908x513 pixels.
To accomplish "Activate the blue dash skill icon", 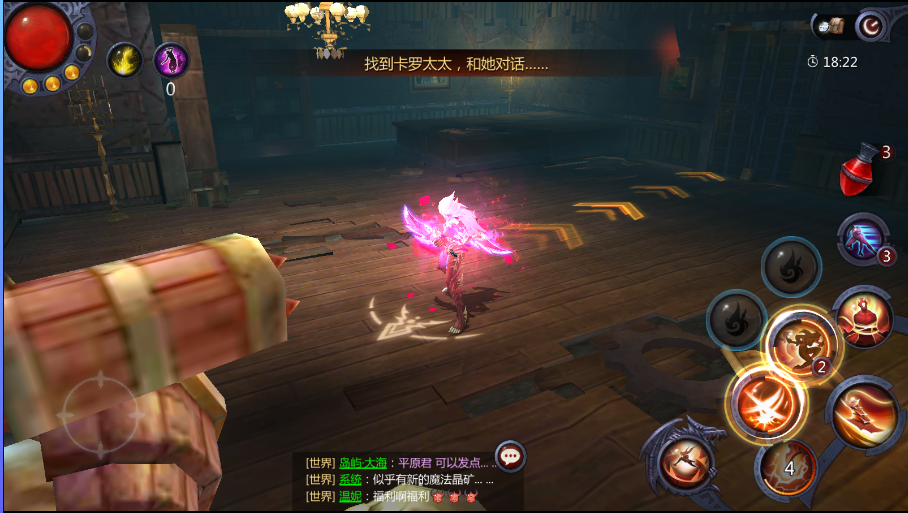I will point(860,241).
